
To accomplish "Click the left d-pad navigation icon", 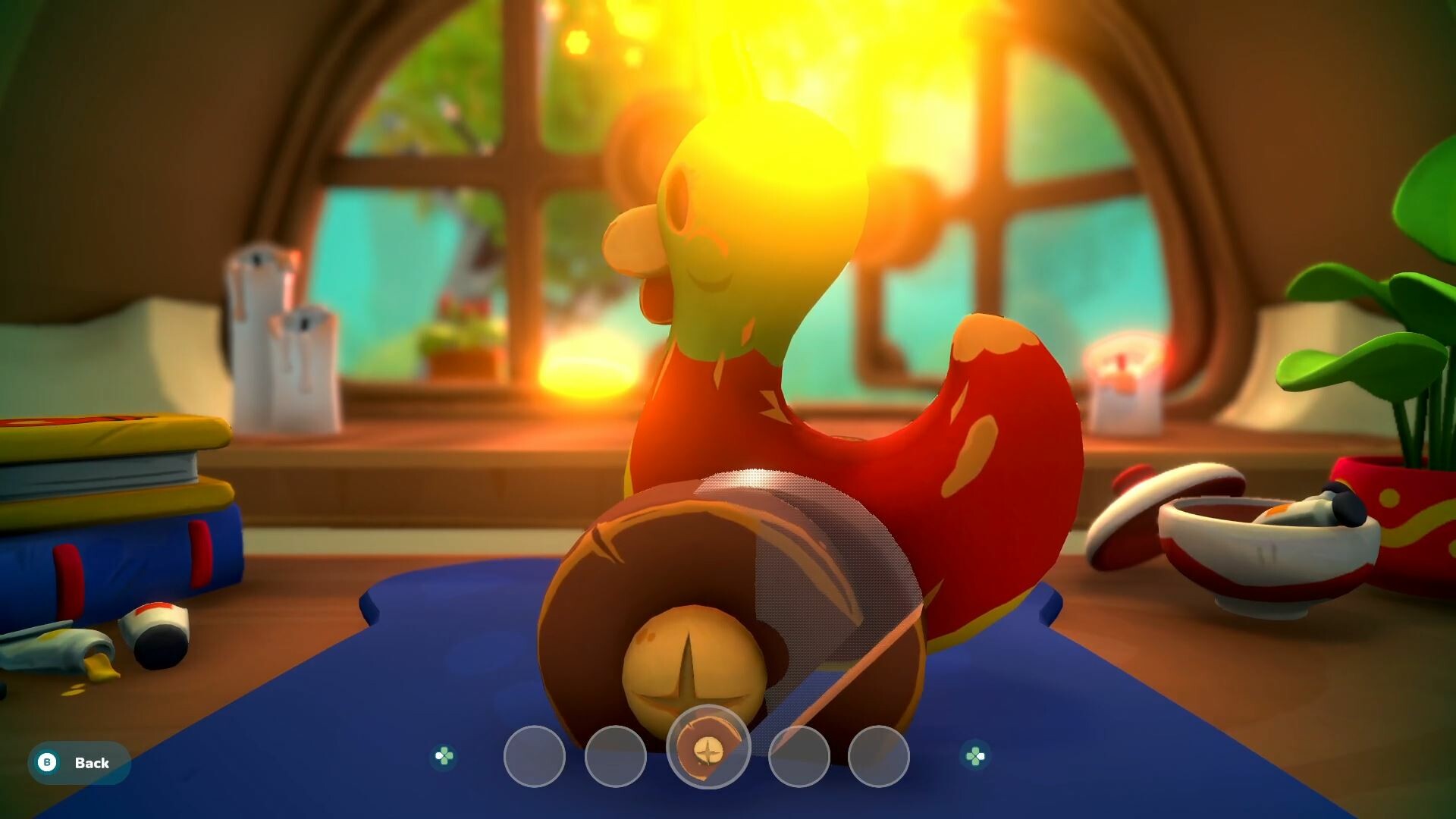I will click(444, 755).
